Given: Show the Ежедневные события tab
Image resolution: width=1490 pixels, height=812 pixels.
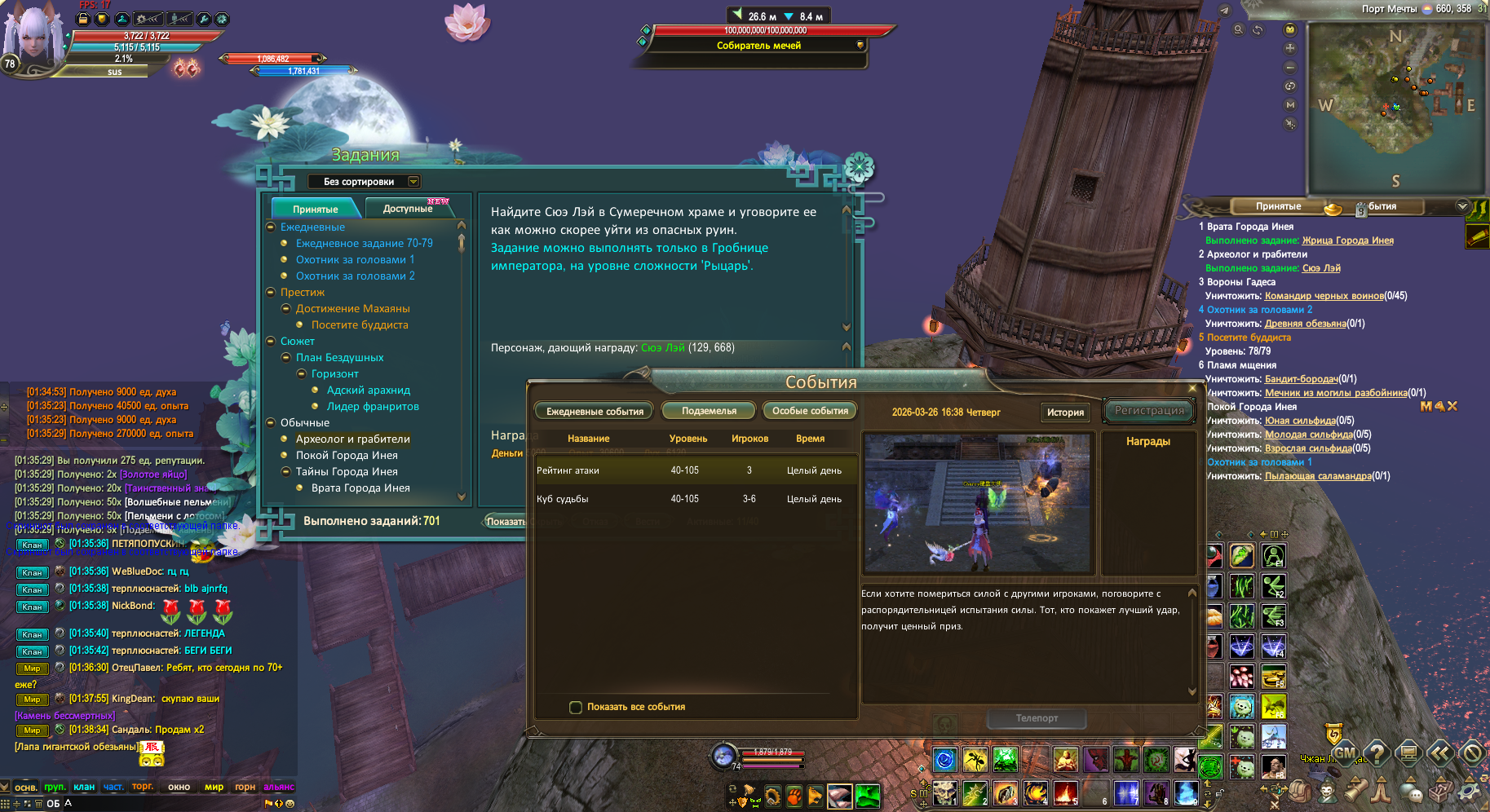Looking at the screenshot, I should [595, 411].
